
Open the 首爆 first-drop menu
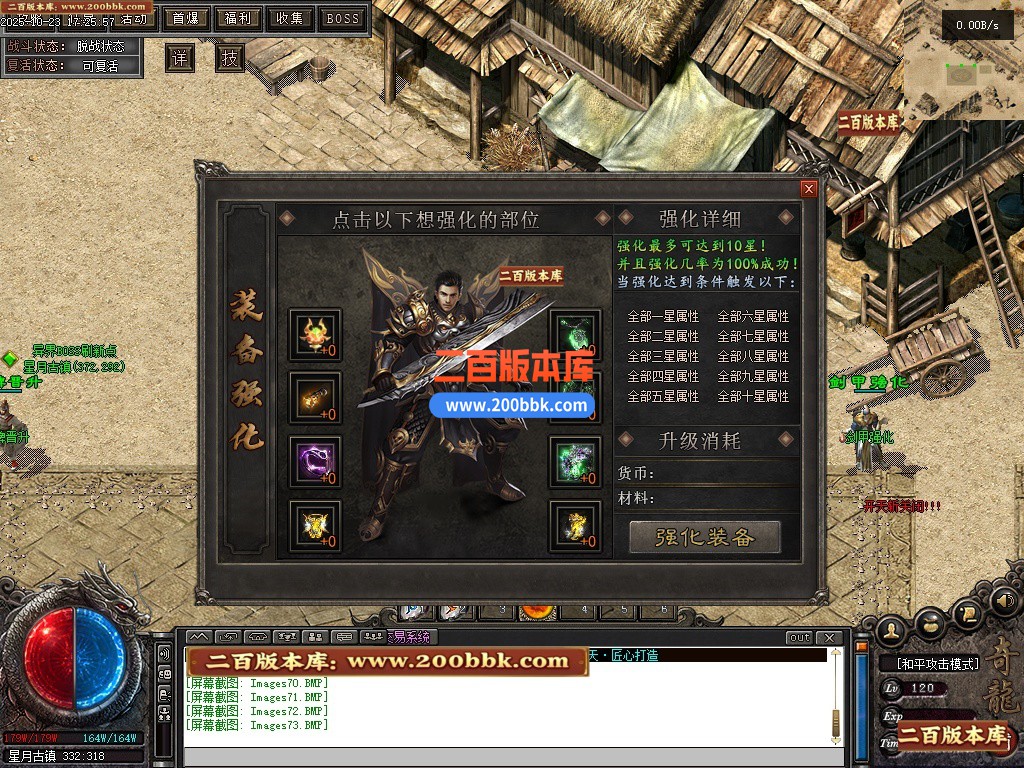[x=185, y=18]
